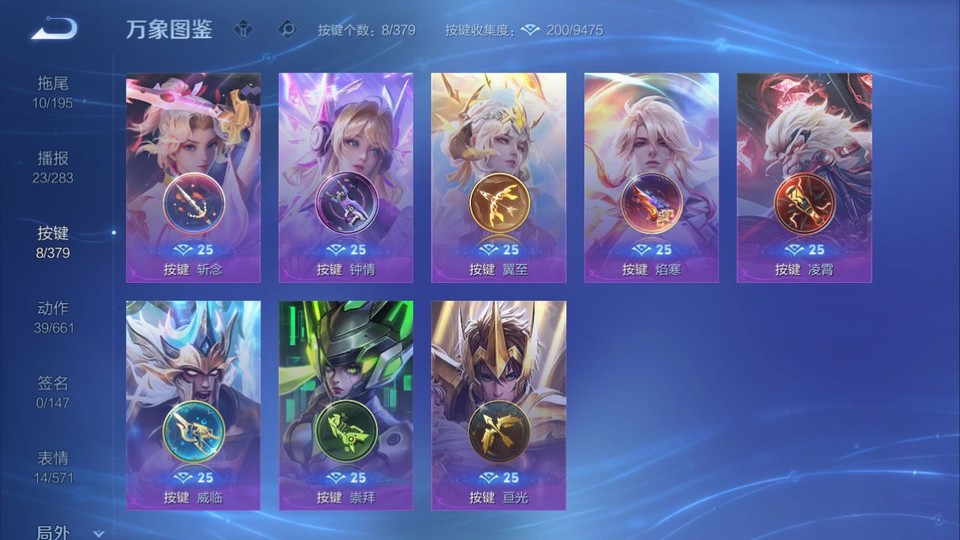This screenshot has width=960, height=540.
Task: Open the 签名 category
Action: [53, 391]
